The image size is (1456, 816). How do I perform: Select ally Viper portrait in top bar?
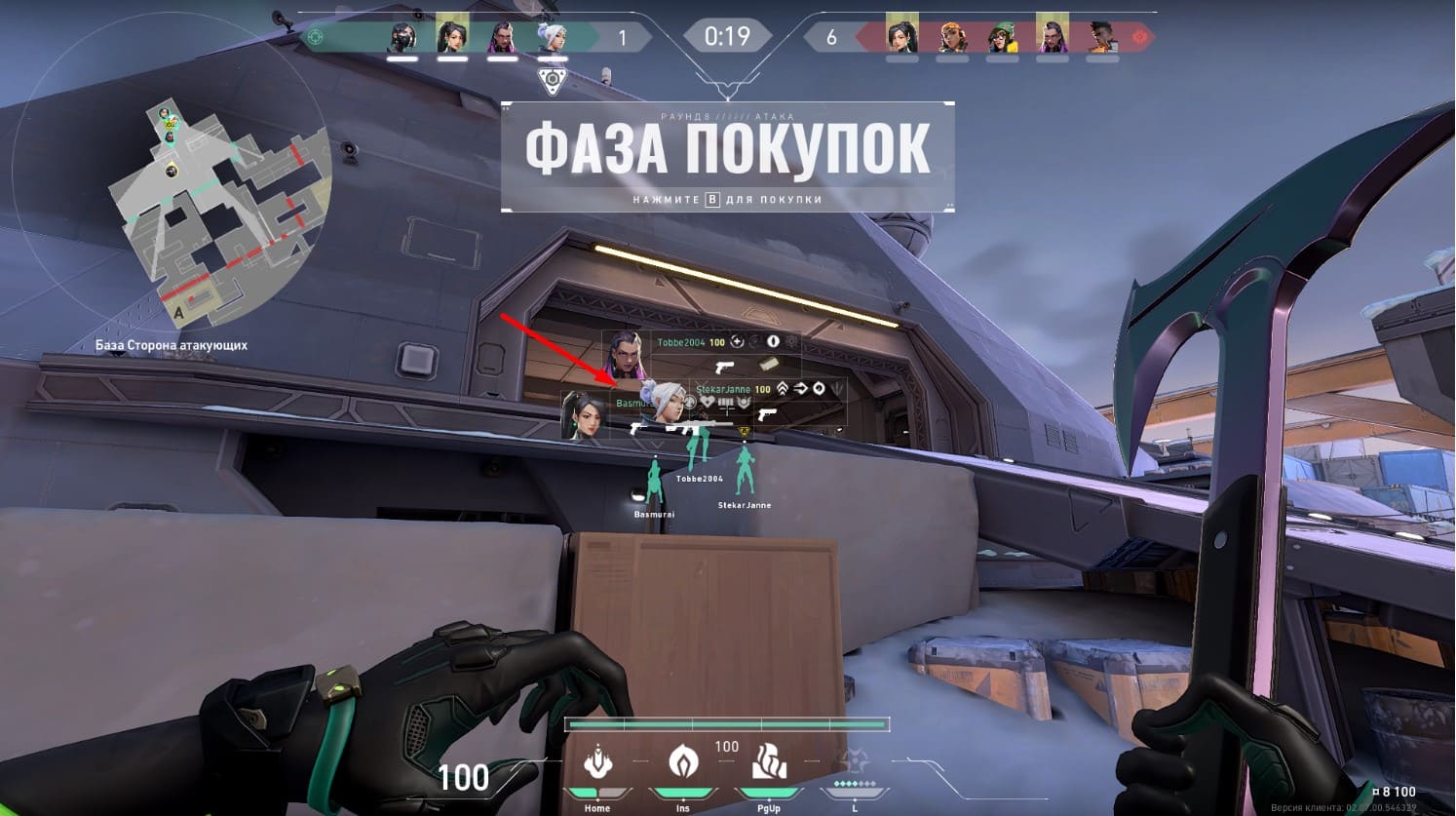(x=402, y=37)
